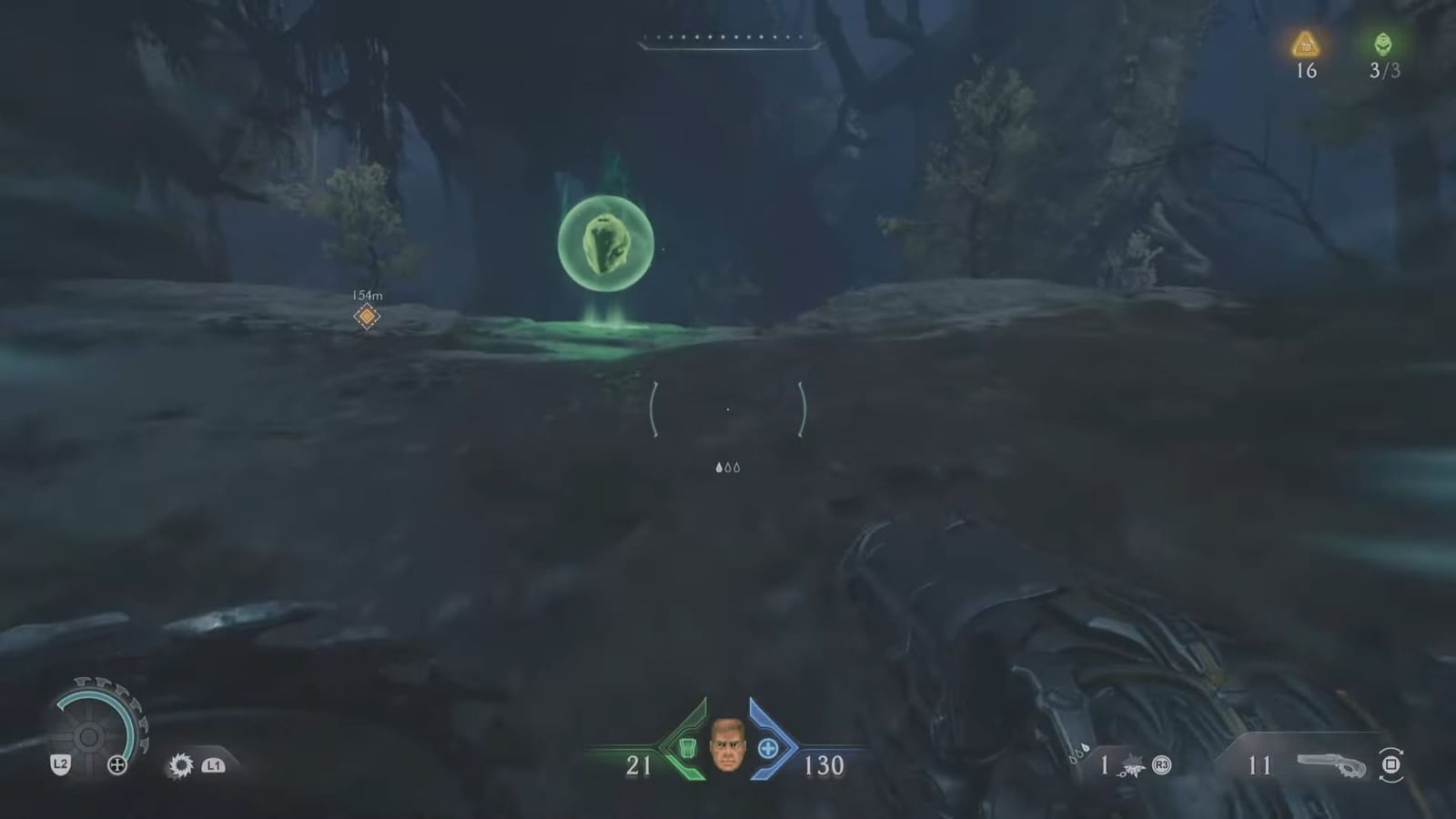This screenshot has width=1456, height=819.
Task: Expand the dotted progress bar at top
Action: click(723, 37)
